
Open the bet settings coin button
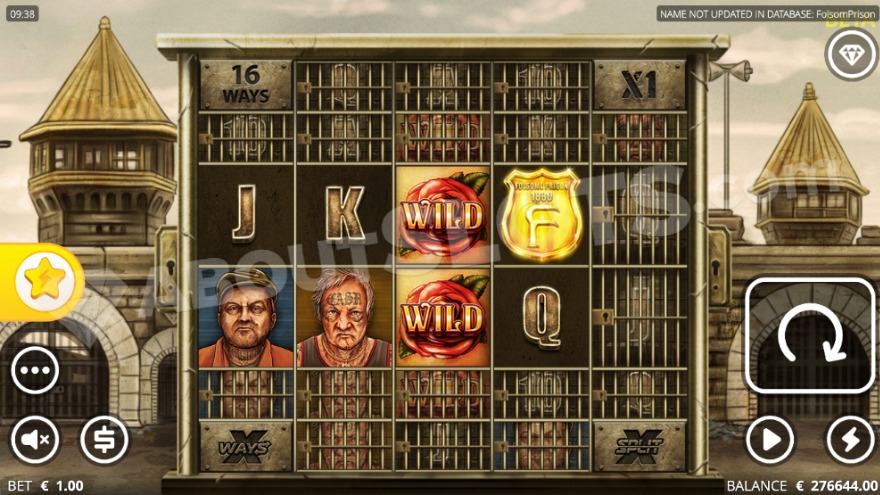pos(104,439)
